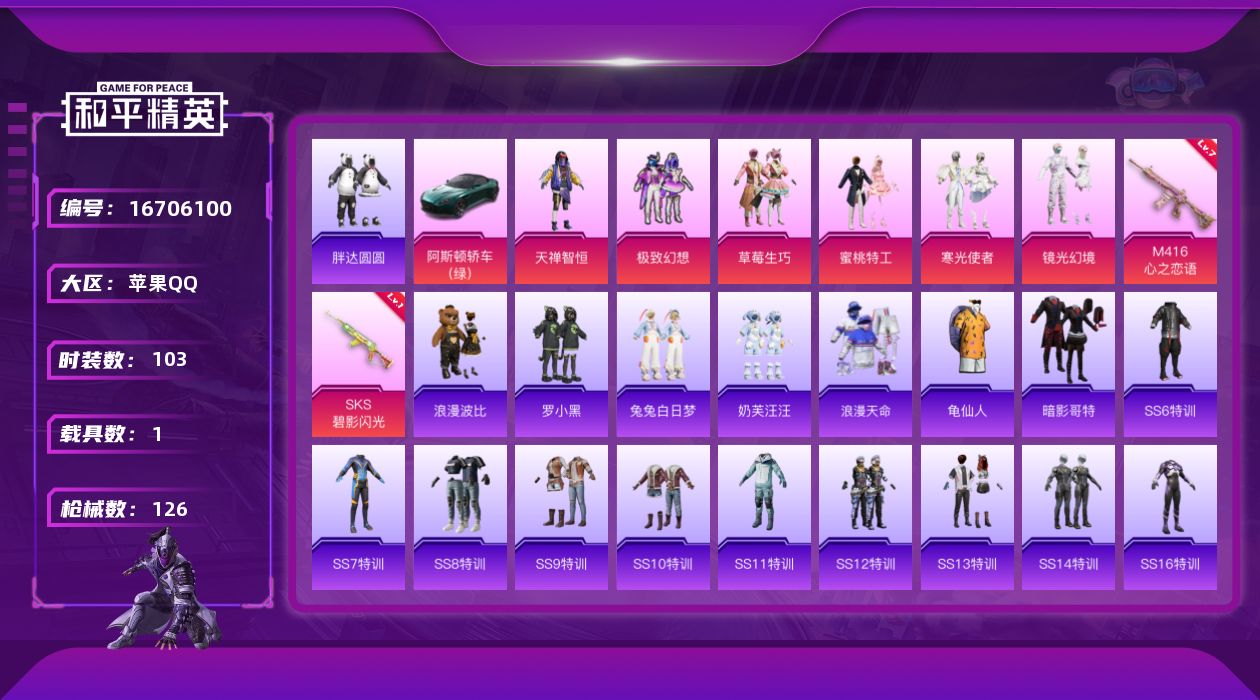Image resolution: width=1260 pixels, height=700 pixels.
Task: Select the M416 心之恋语 weapon skin card
Action: pyautogui.click(x=1170, y=211)
